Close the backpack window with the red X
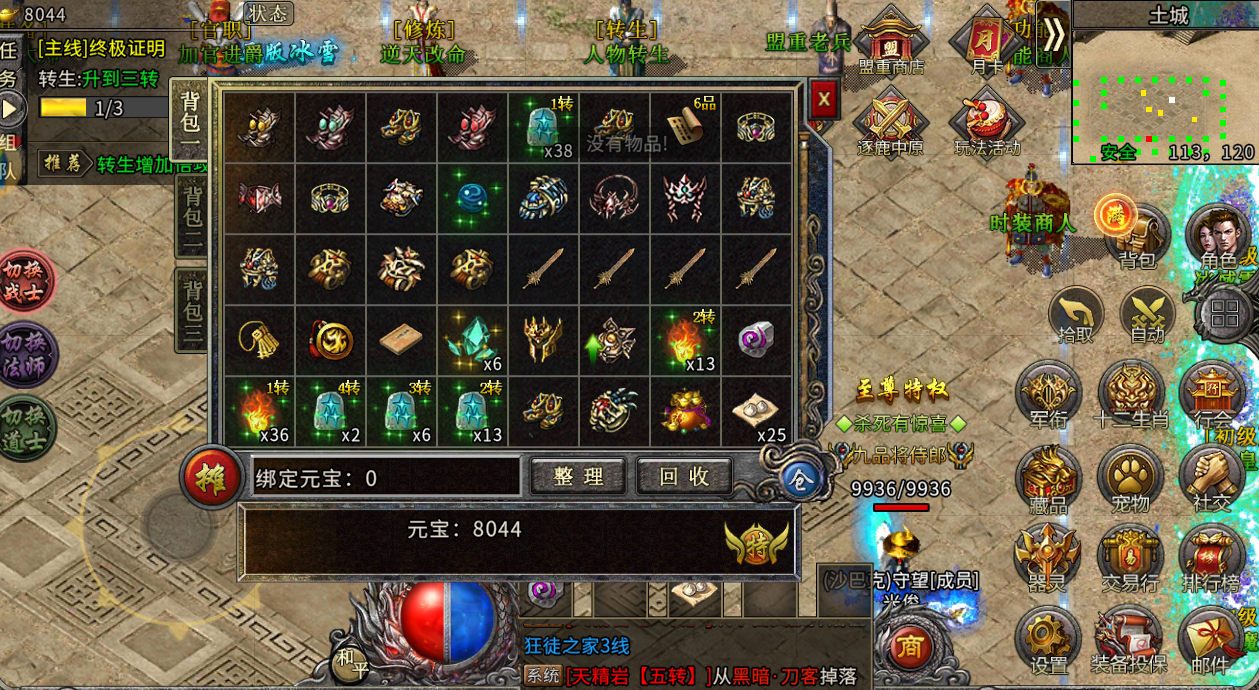This screenshot has height=690, width=1259. coord(823,100)
